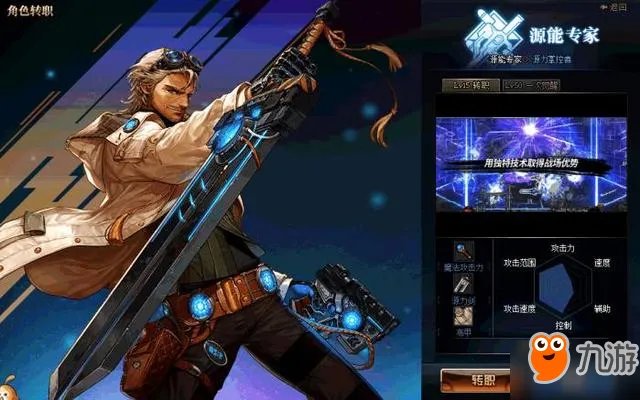Select the 魔法攻击力 magnifier icon
The image size is (640, 400).
pos(463,250)
